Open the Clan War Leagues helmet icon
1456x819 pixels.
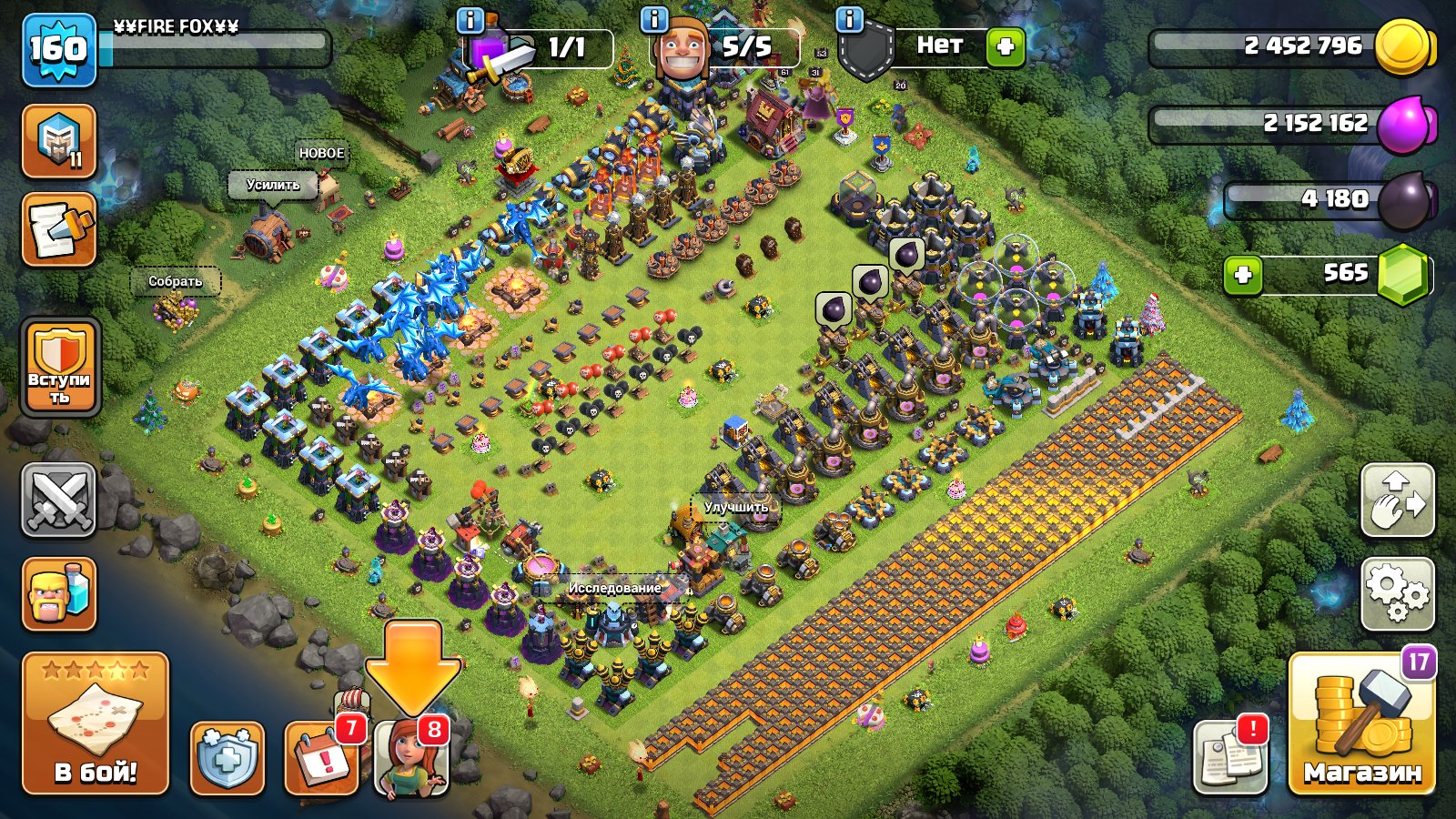(58, 143)
